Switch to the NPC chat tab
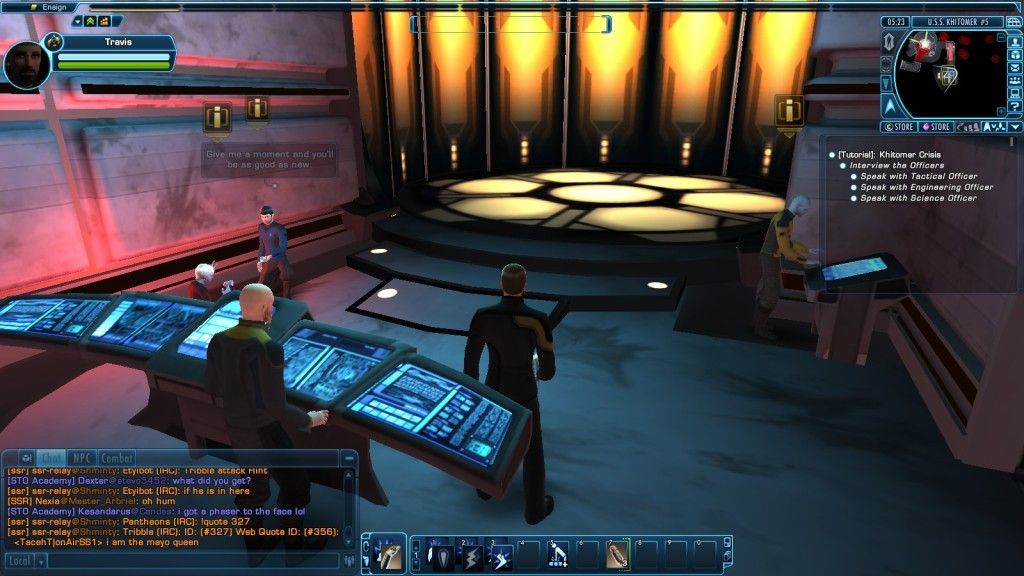The width and height of the screenshot is (1024, 576). pos(81,458)
